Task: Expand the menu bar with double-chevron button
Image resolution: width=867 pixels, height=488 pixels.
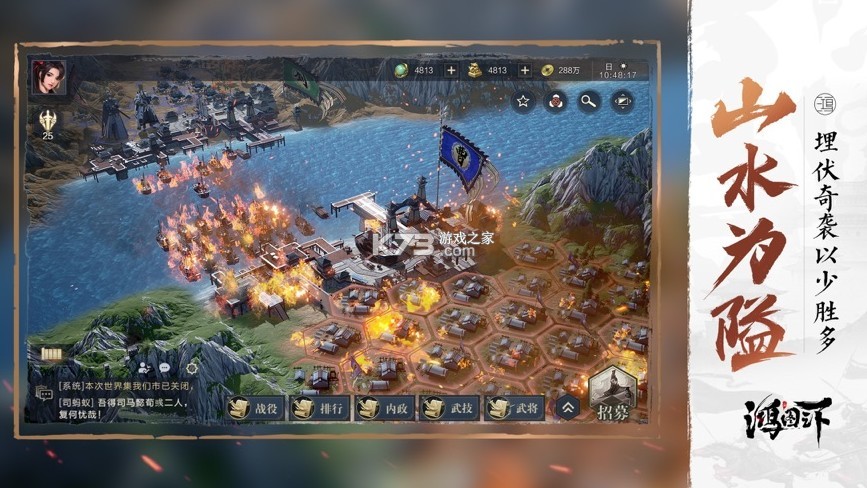Action: 568,407
